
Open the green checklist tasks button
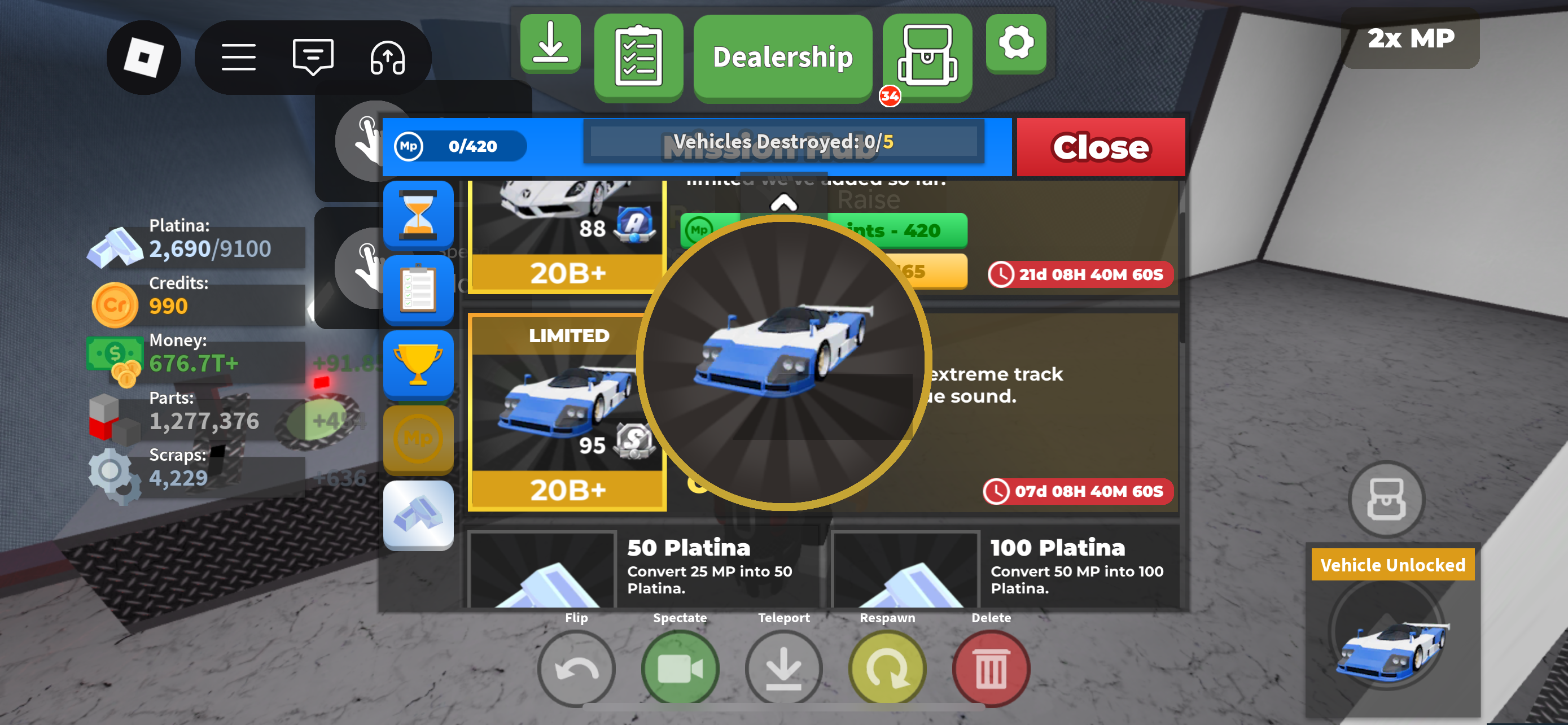(638, 56)
